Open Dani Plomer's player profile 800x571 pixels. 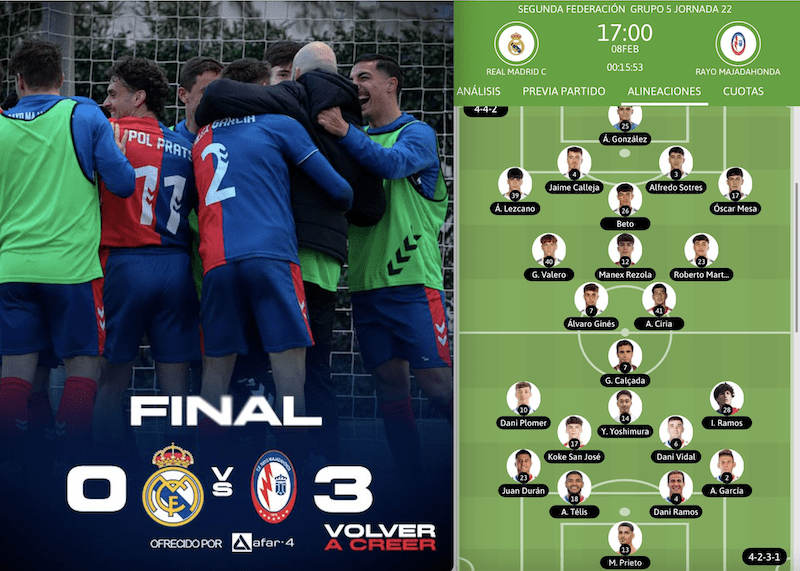point(523,397)
